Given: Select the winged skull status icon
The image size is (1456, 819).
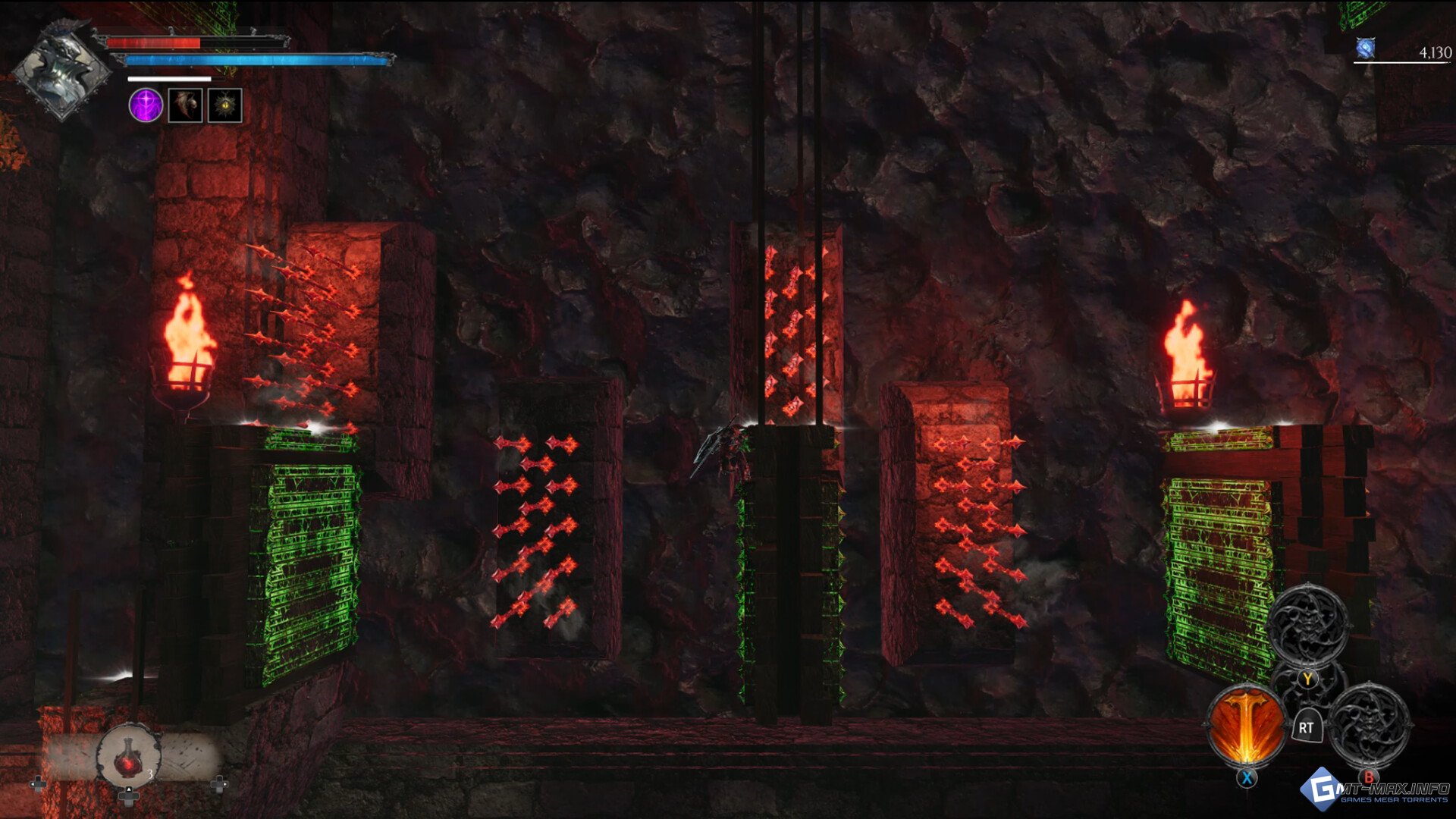Looking at the screenshot, I should [x=185, y=105].
